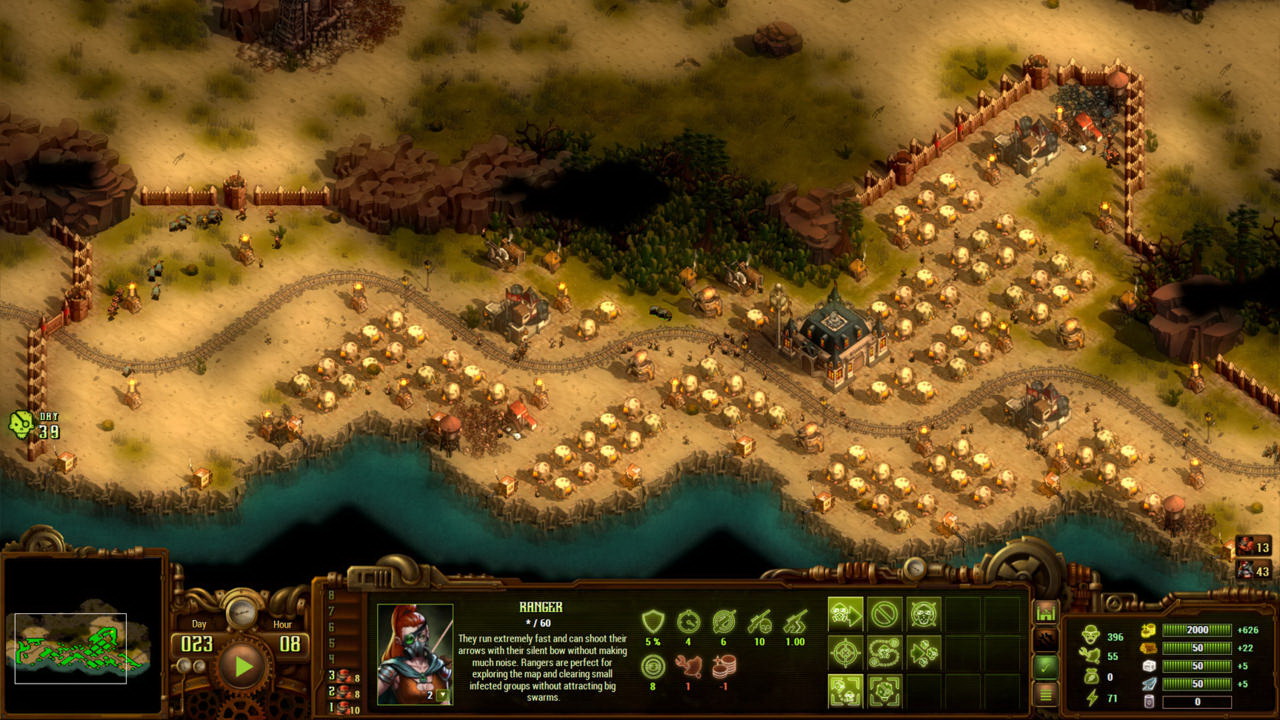Screen dimensions: 1280x720
Task: Click the select same-type units frame icon
Action: coord(885,691)
